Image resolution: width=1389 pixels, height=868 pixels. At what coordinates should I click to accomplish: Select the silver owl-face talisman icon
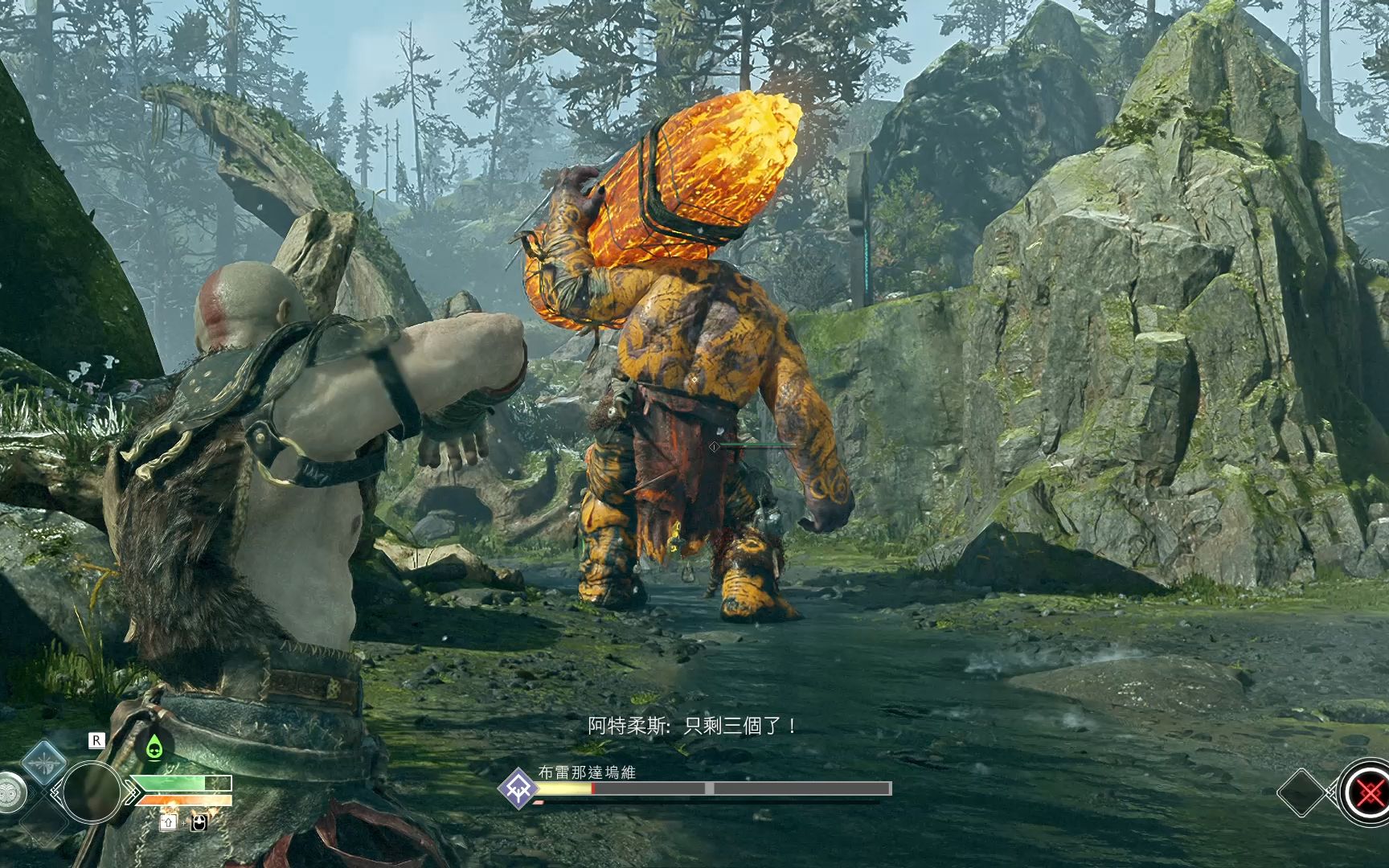click(10, 792)
